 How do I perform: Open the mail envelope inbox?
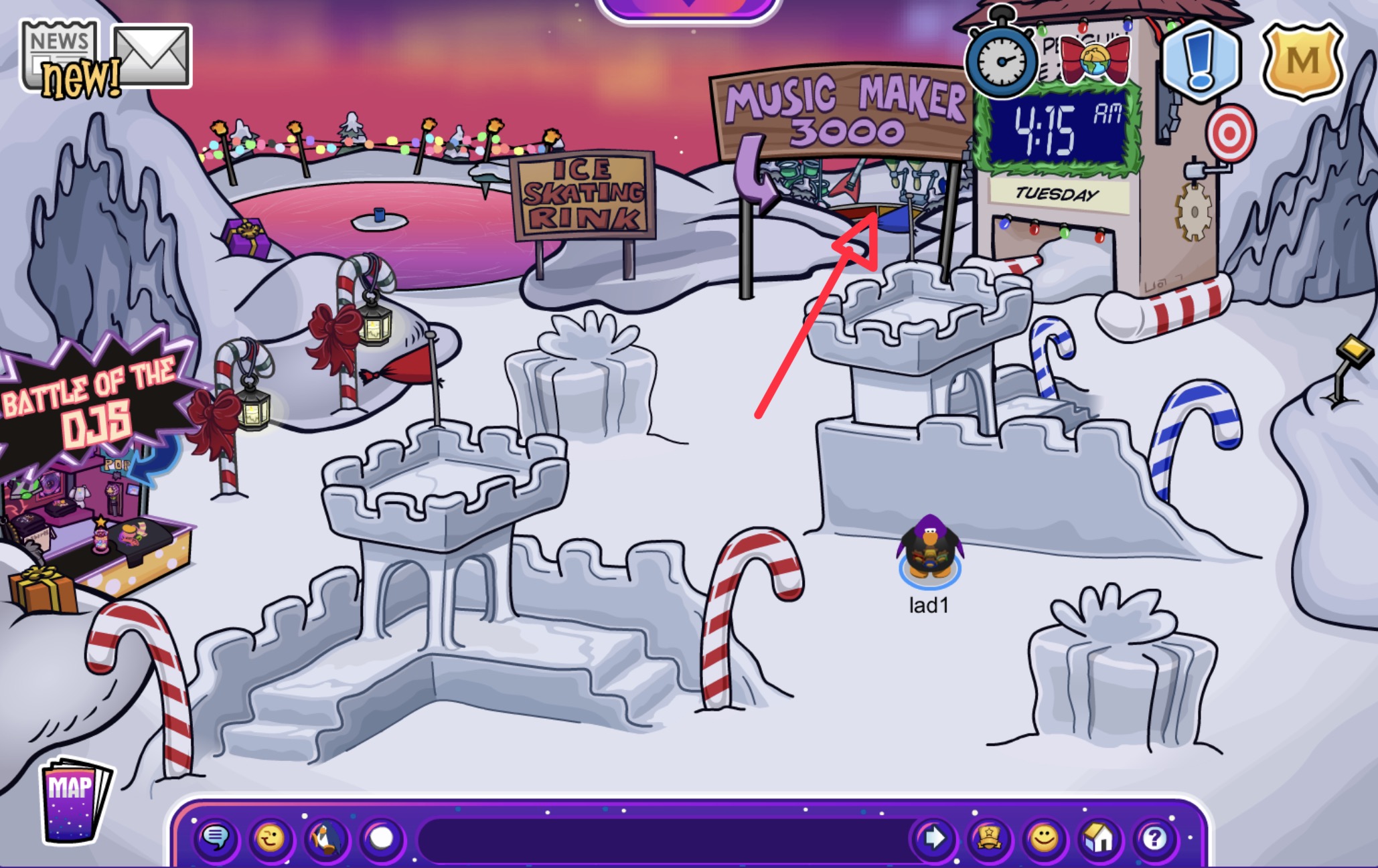click(152, 56)
